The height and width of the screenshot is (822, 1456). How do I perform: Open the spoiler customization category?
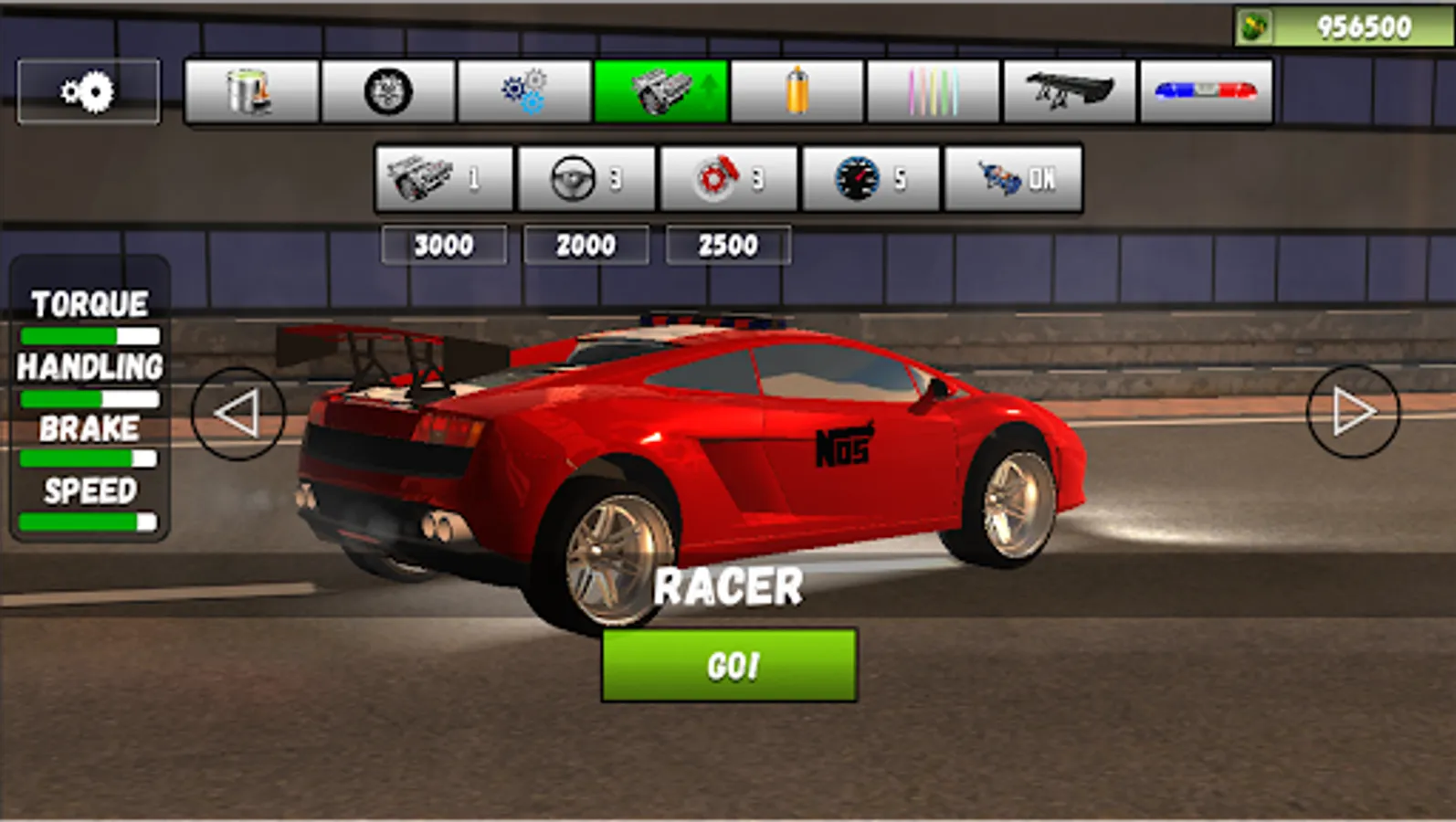tap(1069, 91)
